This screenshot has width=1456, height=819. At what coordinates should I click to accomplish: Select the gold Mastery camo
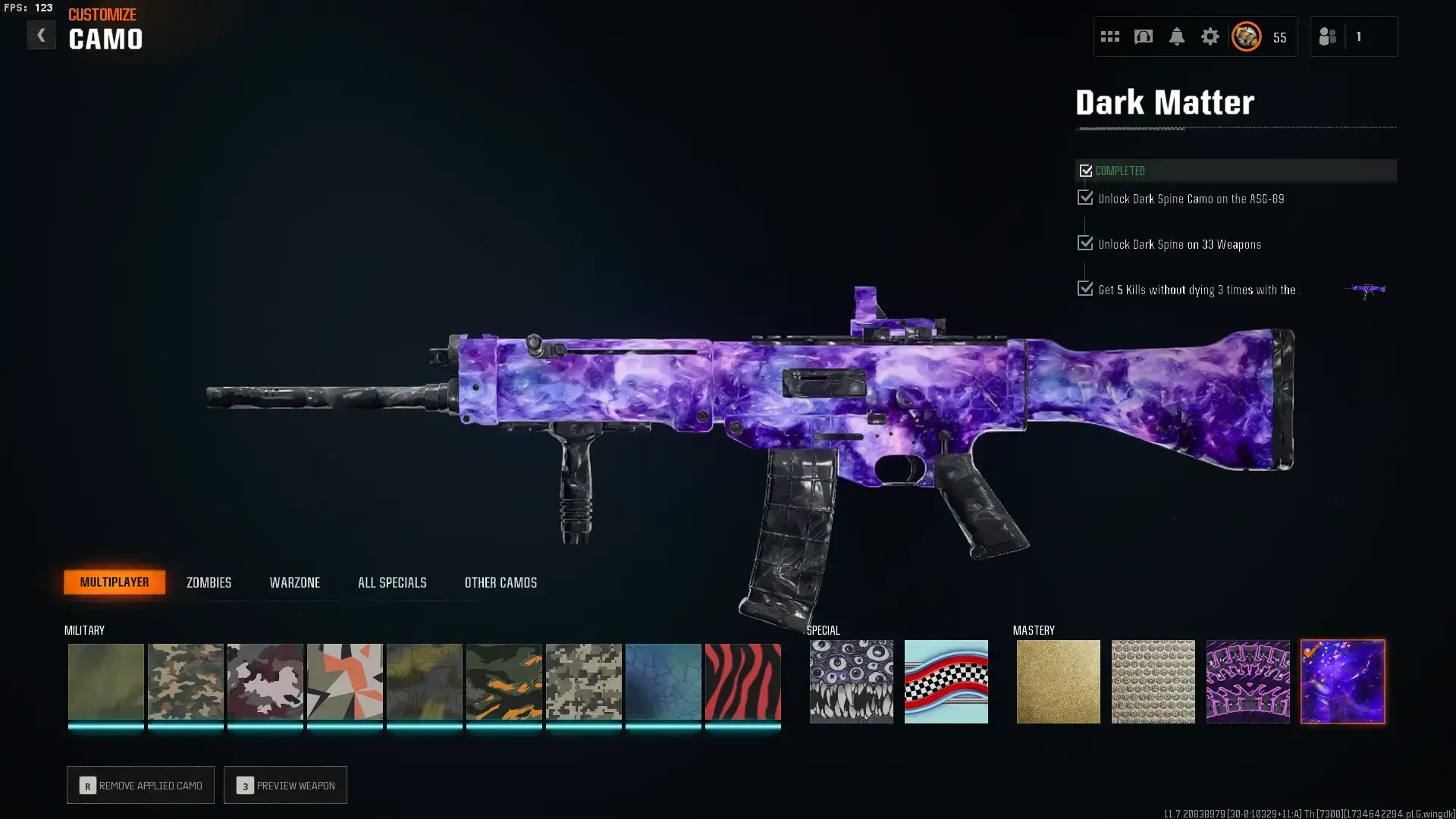[1058, 681]
